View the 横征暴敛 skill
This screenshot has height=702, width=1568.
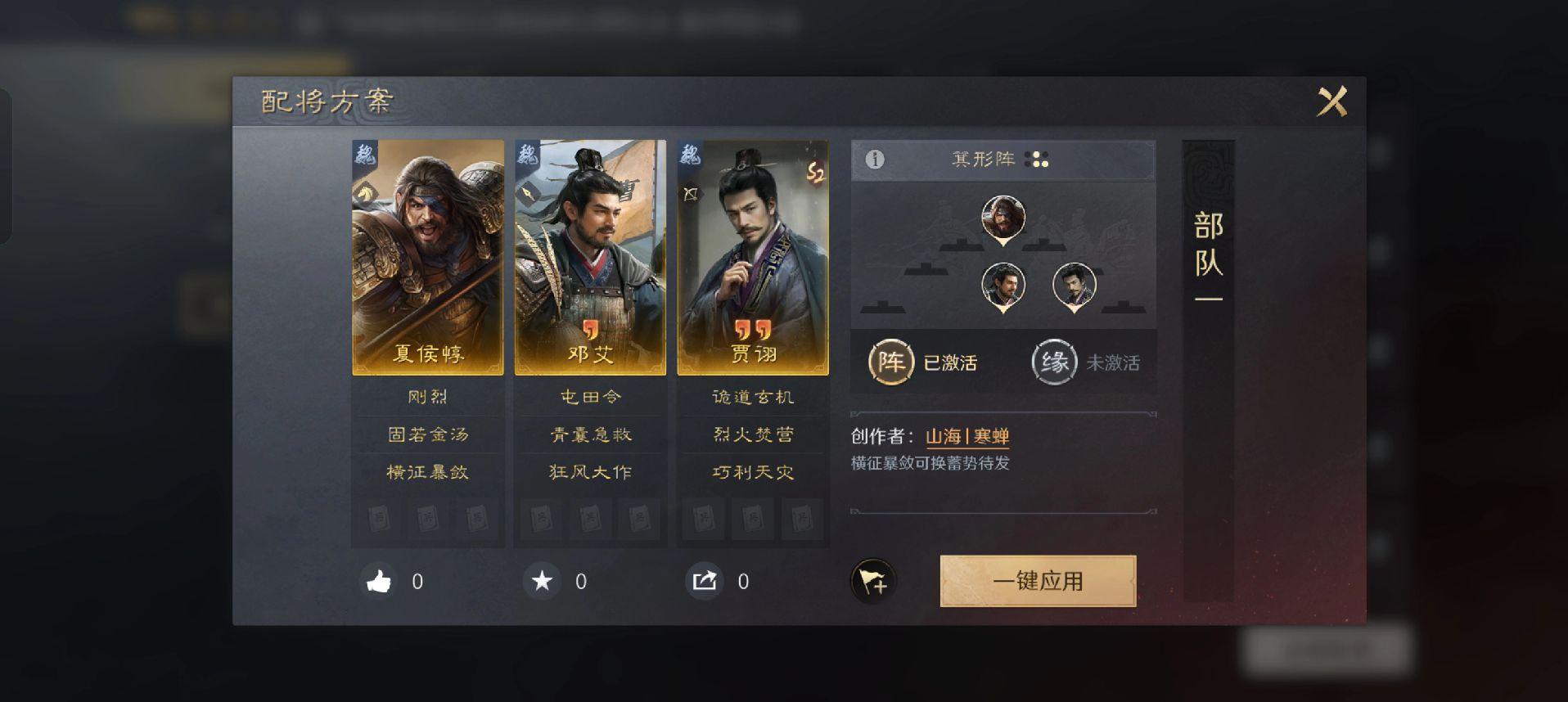tap(427, 472)
